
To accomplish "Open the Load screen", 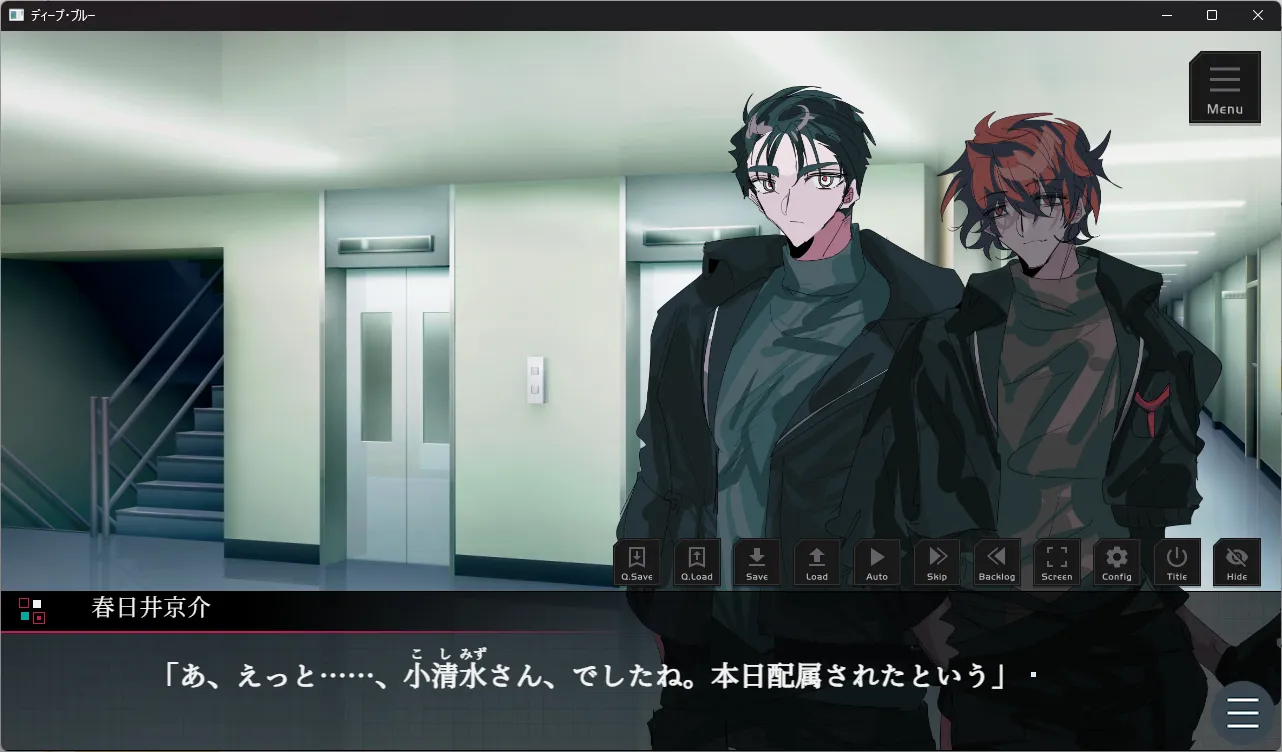I will (x=817, y=563).
